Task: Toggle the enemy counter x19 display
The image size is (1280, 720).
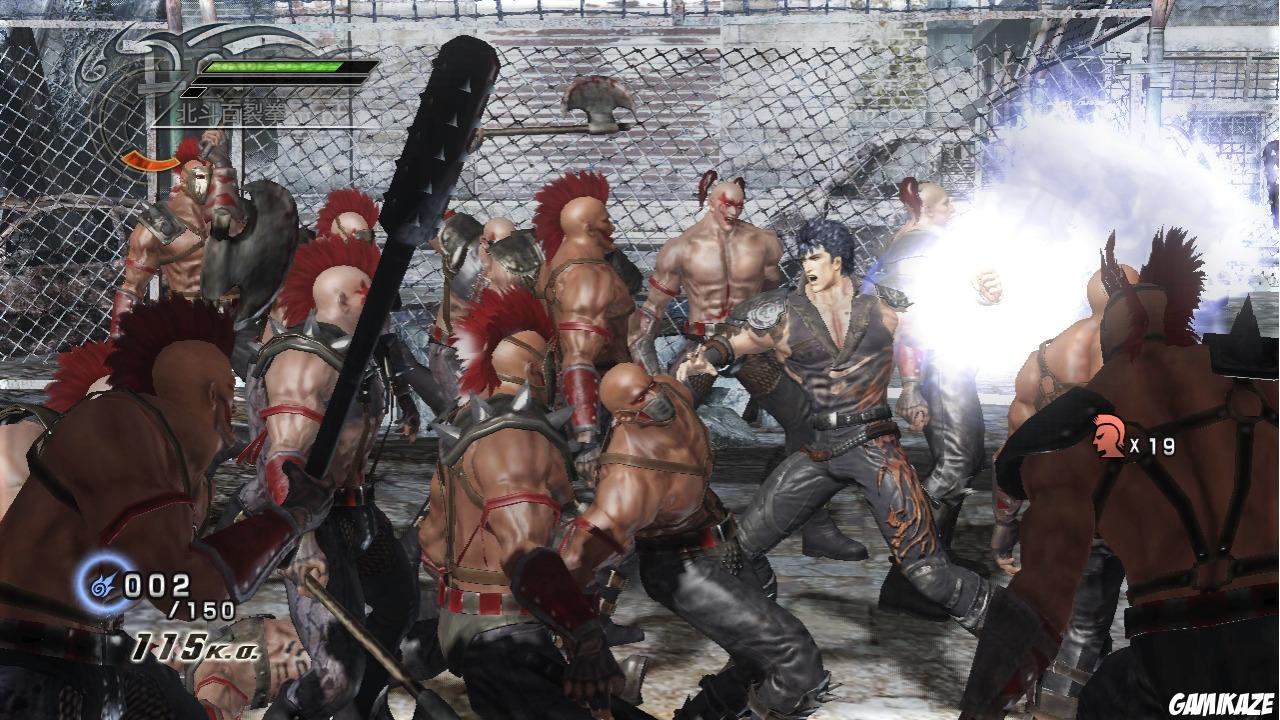Action: click(1150, 448)
